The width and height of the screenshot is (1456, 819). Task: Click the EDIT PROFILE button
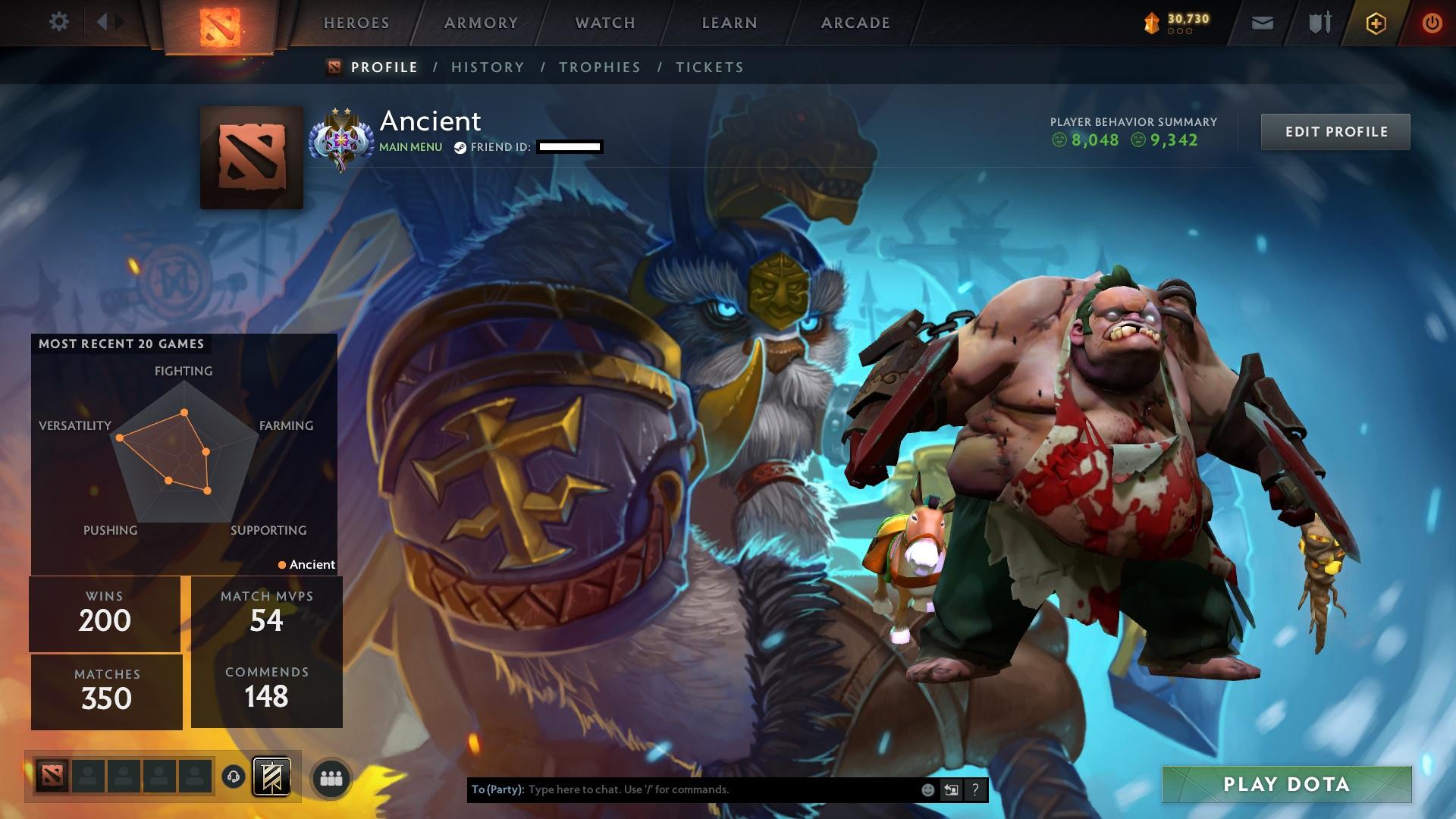click(x=1335, y=130)
